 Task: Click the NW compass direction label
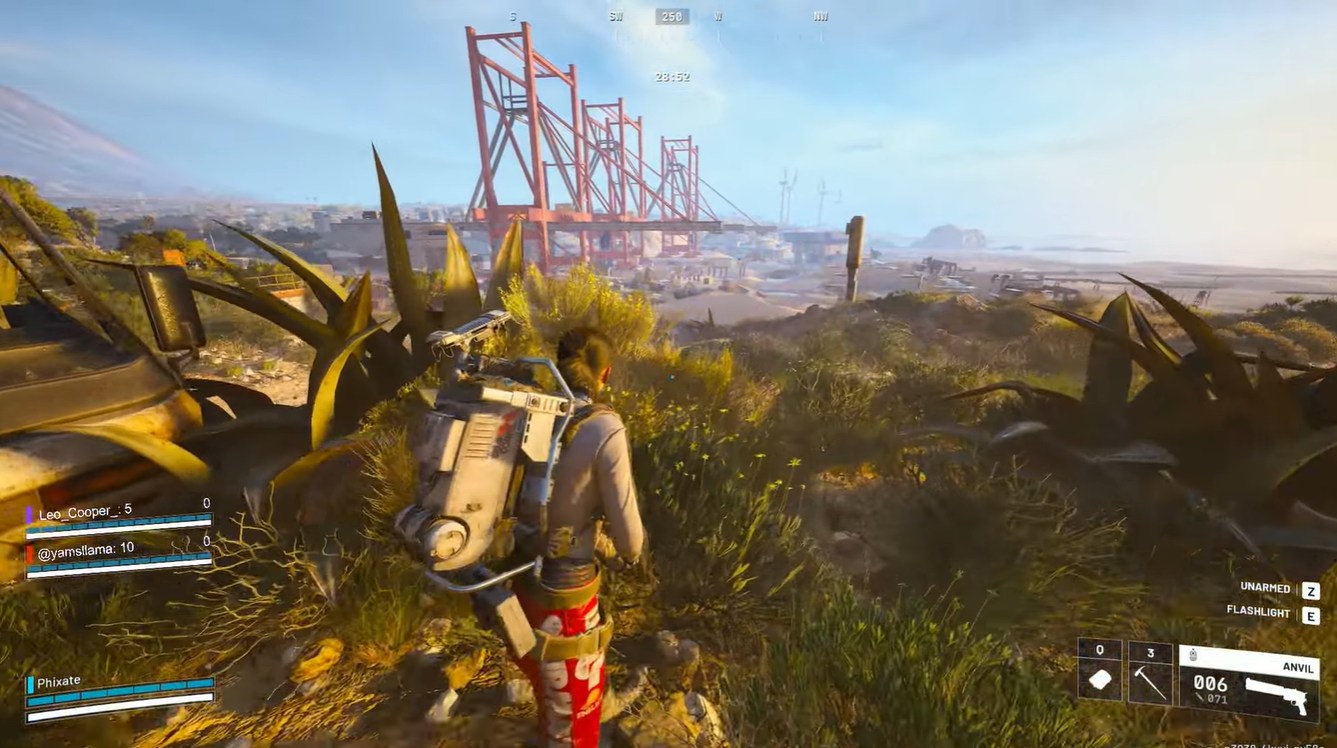(x=821, y=16)
